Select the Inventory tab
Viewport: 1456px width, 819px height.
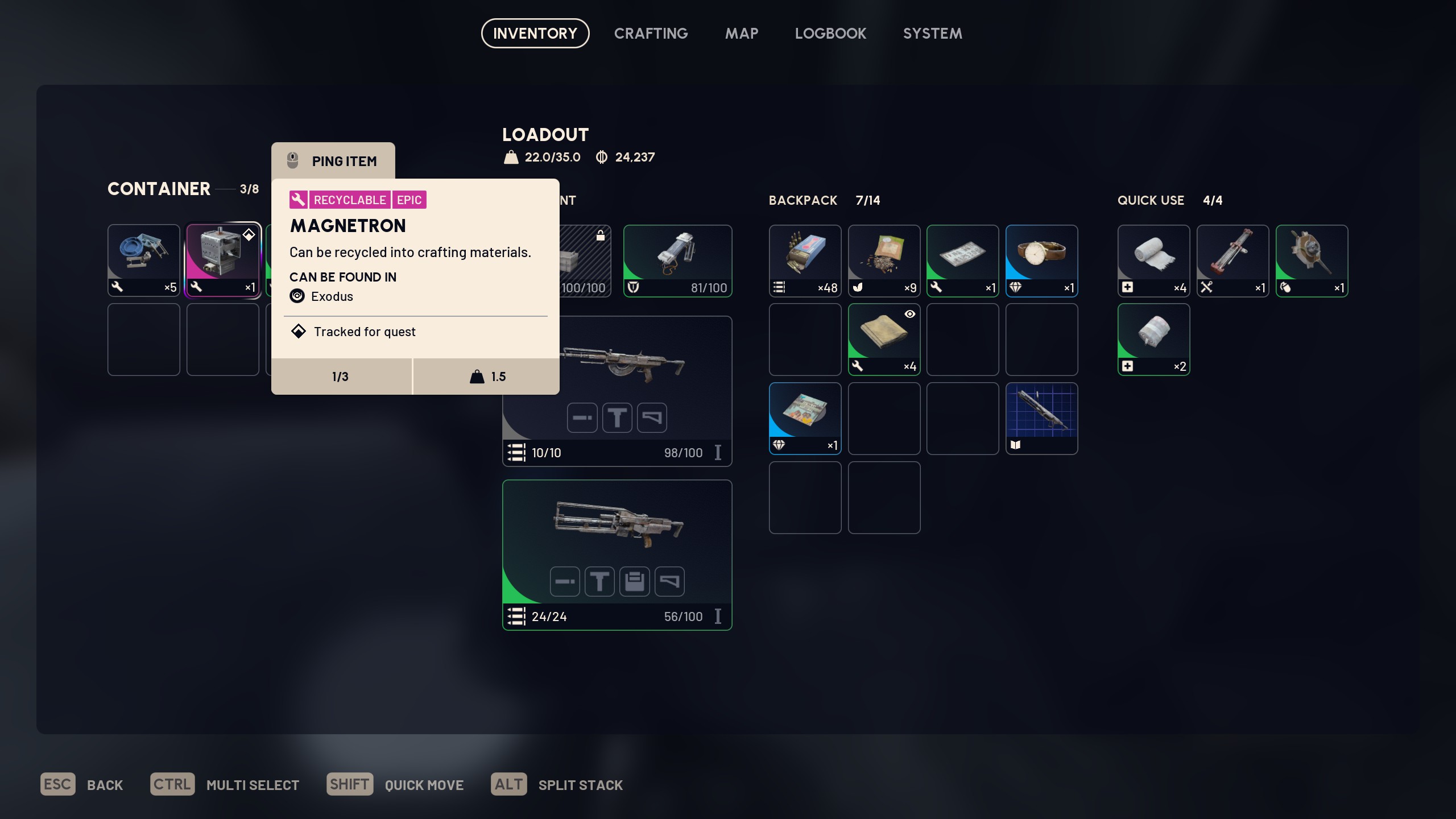[535, 34]
